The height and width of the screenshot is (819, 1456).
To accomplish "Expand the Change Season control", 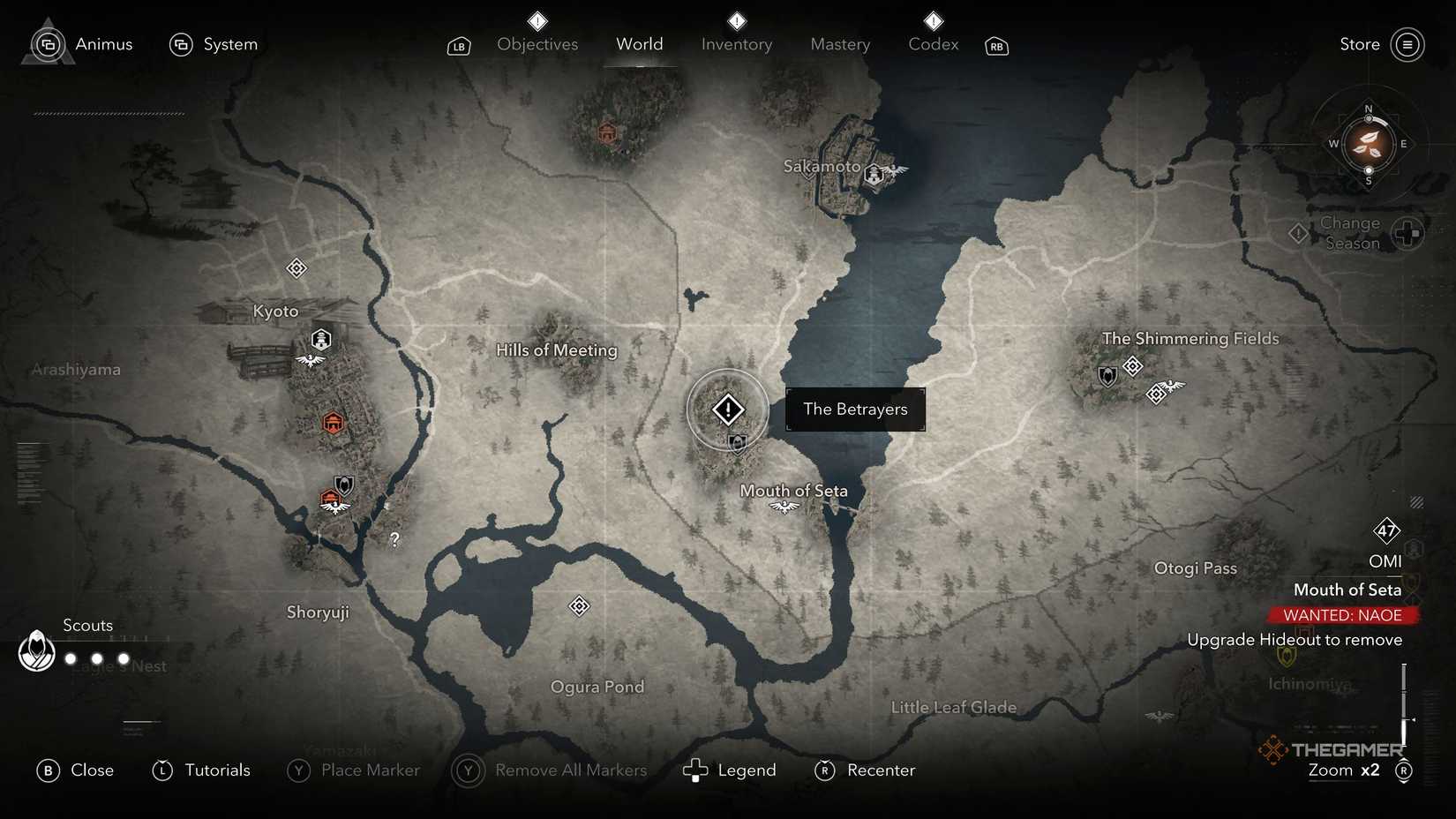I will [1407, 232].
